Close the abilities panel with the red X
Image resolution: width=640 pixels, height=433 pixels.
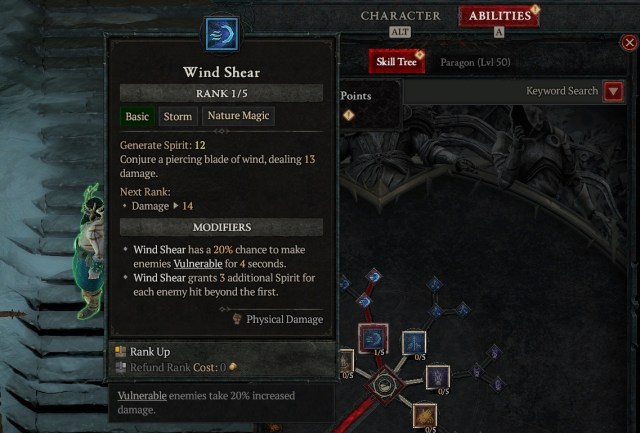point(629,43)
